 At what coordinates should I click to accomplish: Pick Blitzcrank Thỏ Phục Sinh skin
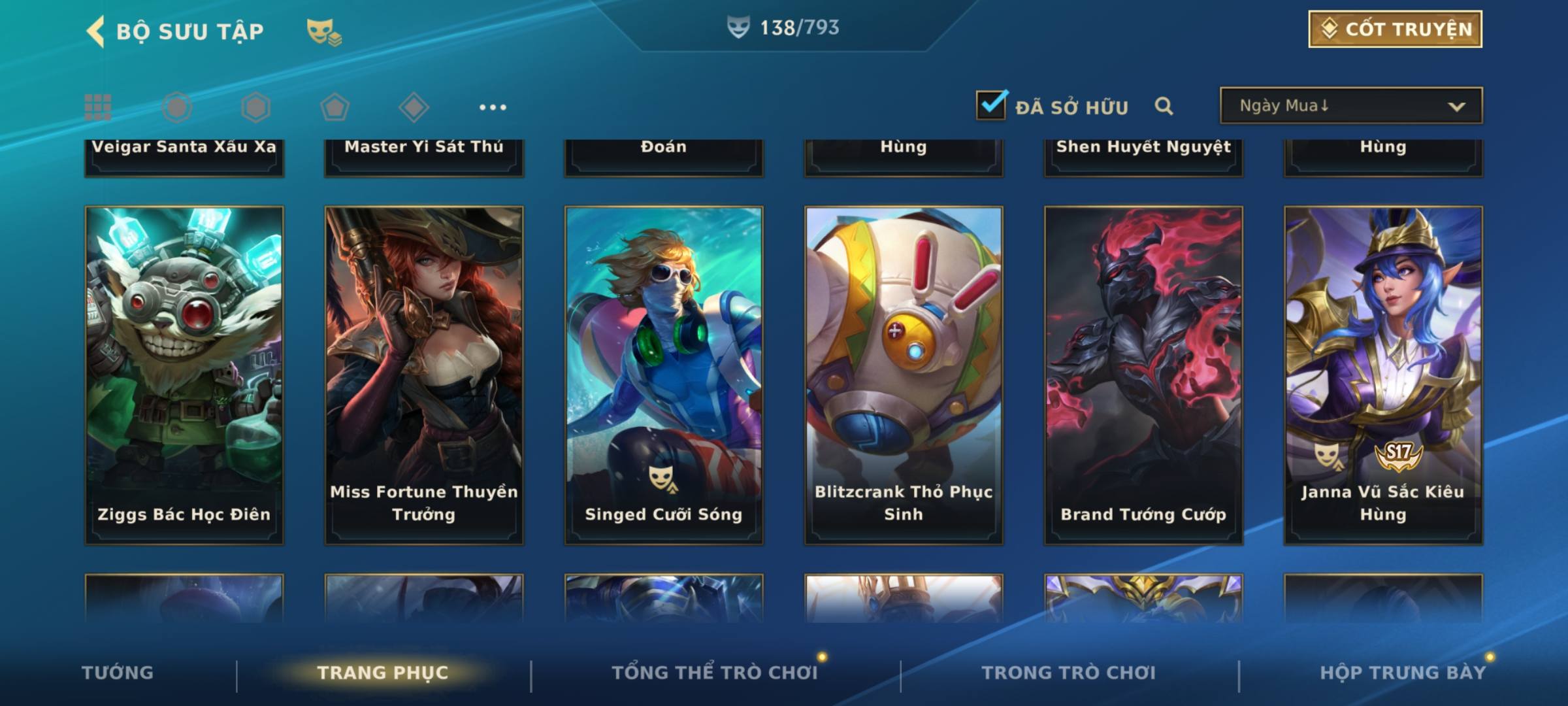(904, 375)
